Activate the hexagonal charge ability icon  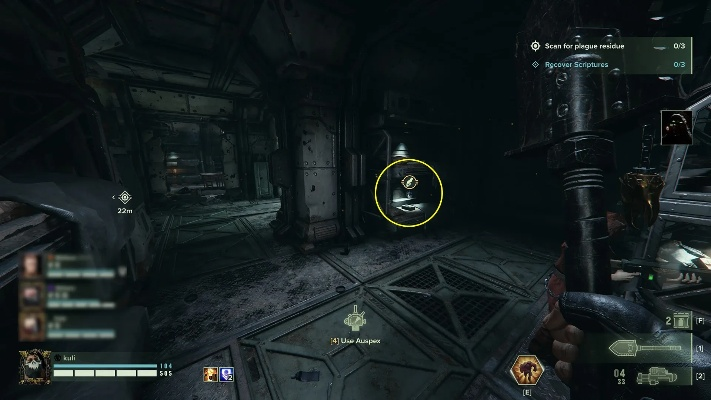(x=526, y=370)
